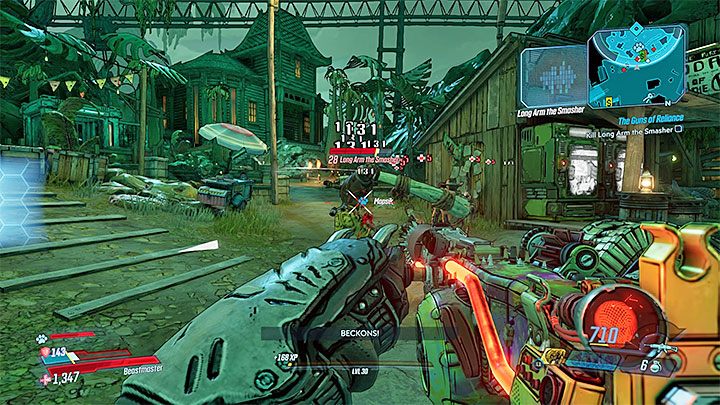Click the shield icon beside 143
720x405 pixels.
tap(43, 352)
